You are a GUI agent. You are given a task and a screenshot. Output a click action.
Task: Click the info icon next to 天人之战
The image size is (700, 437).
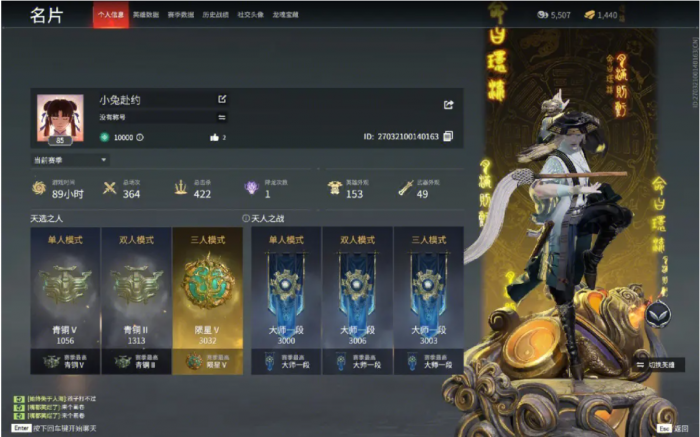pyautogui.click(x=246, y=217)
